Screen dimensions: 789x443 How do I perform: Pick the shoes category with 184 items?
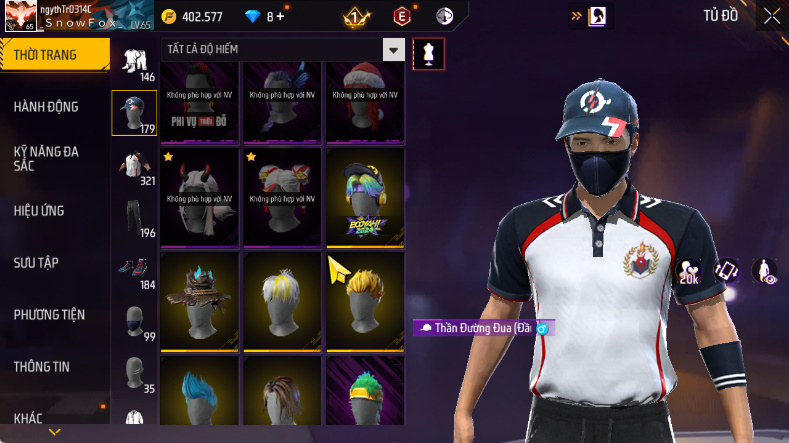(x=133, y=269)
